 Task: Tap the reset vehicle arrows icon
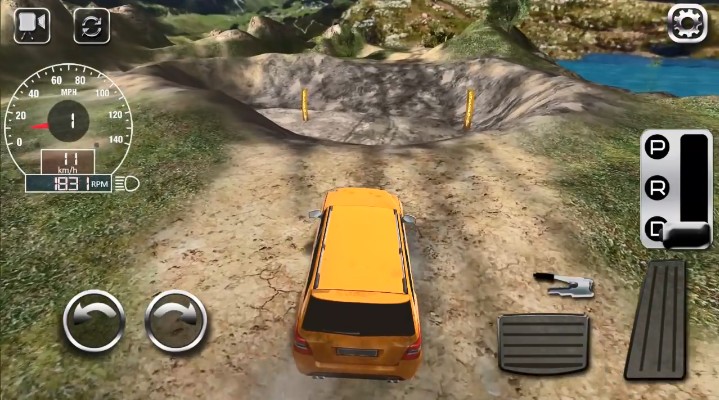coord(91,25)
